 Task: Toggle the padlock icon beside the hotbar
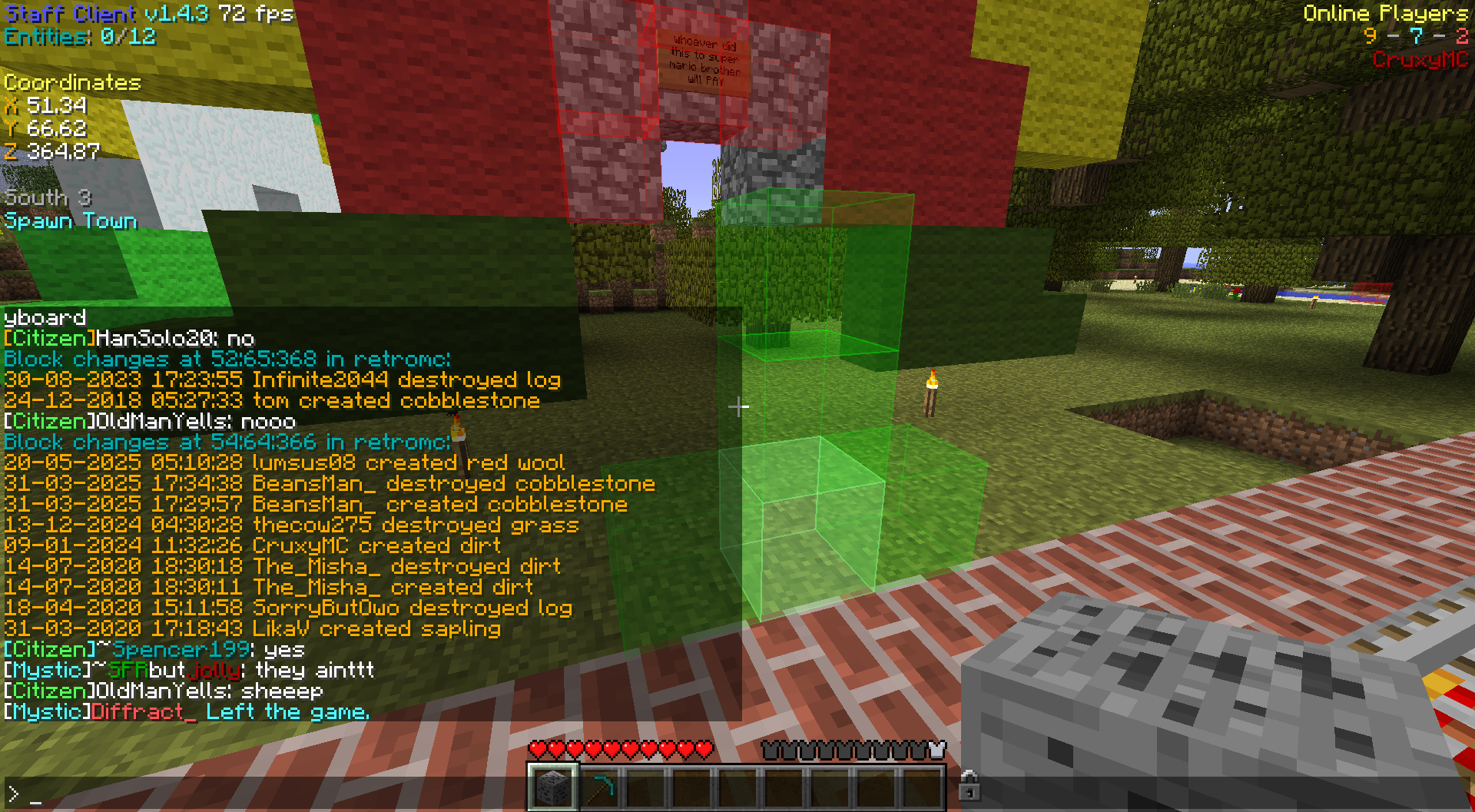pos(969,786)
